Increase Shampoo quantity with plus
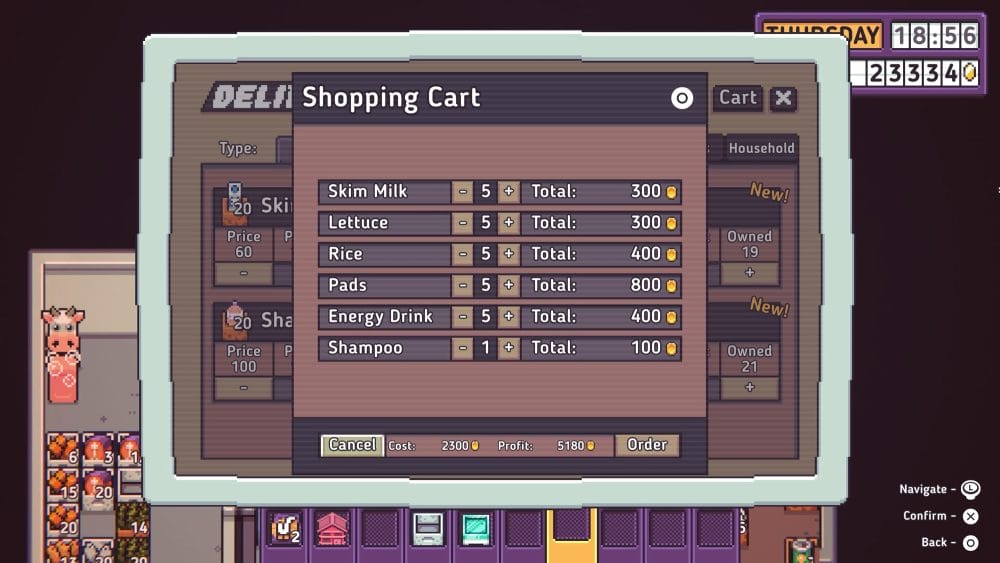This screenshot has width=1000, height=563. (x=509, y=349)
